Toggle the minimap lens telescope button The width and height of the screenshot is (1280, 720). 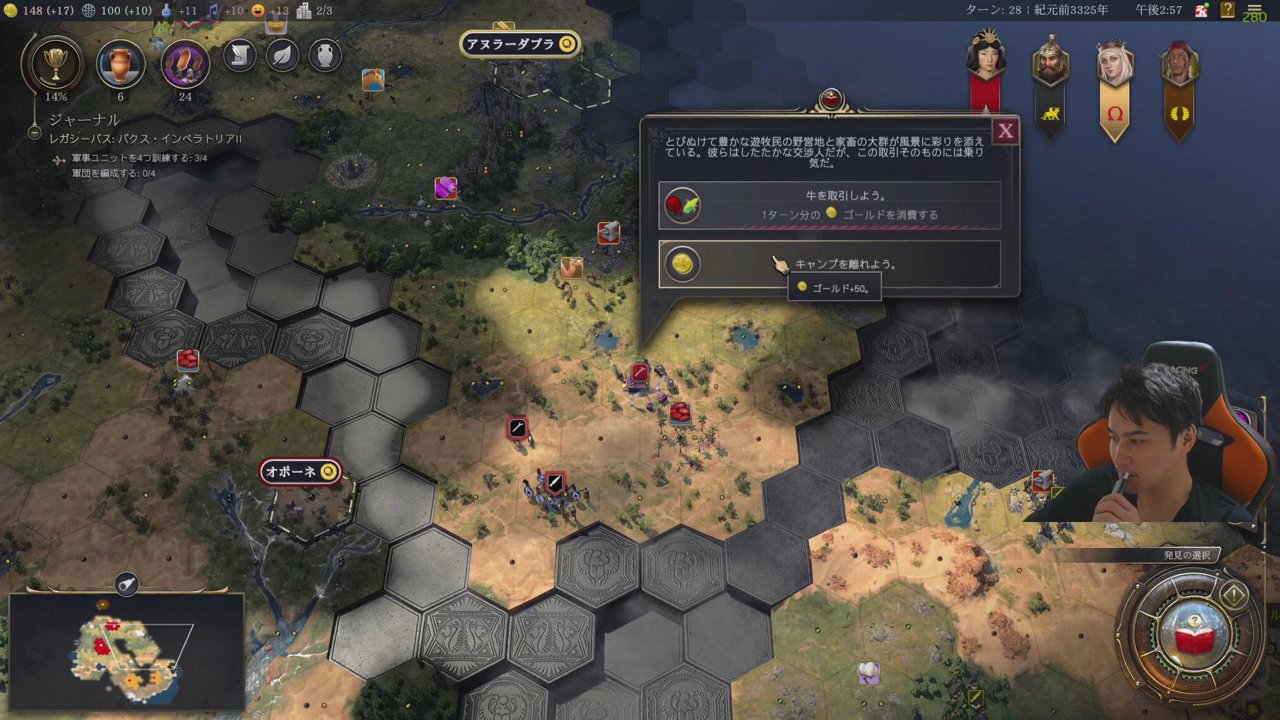pos(127,585)
